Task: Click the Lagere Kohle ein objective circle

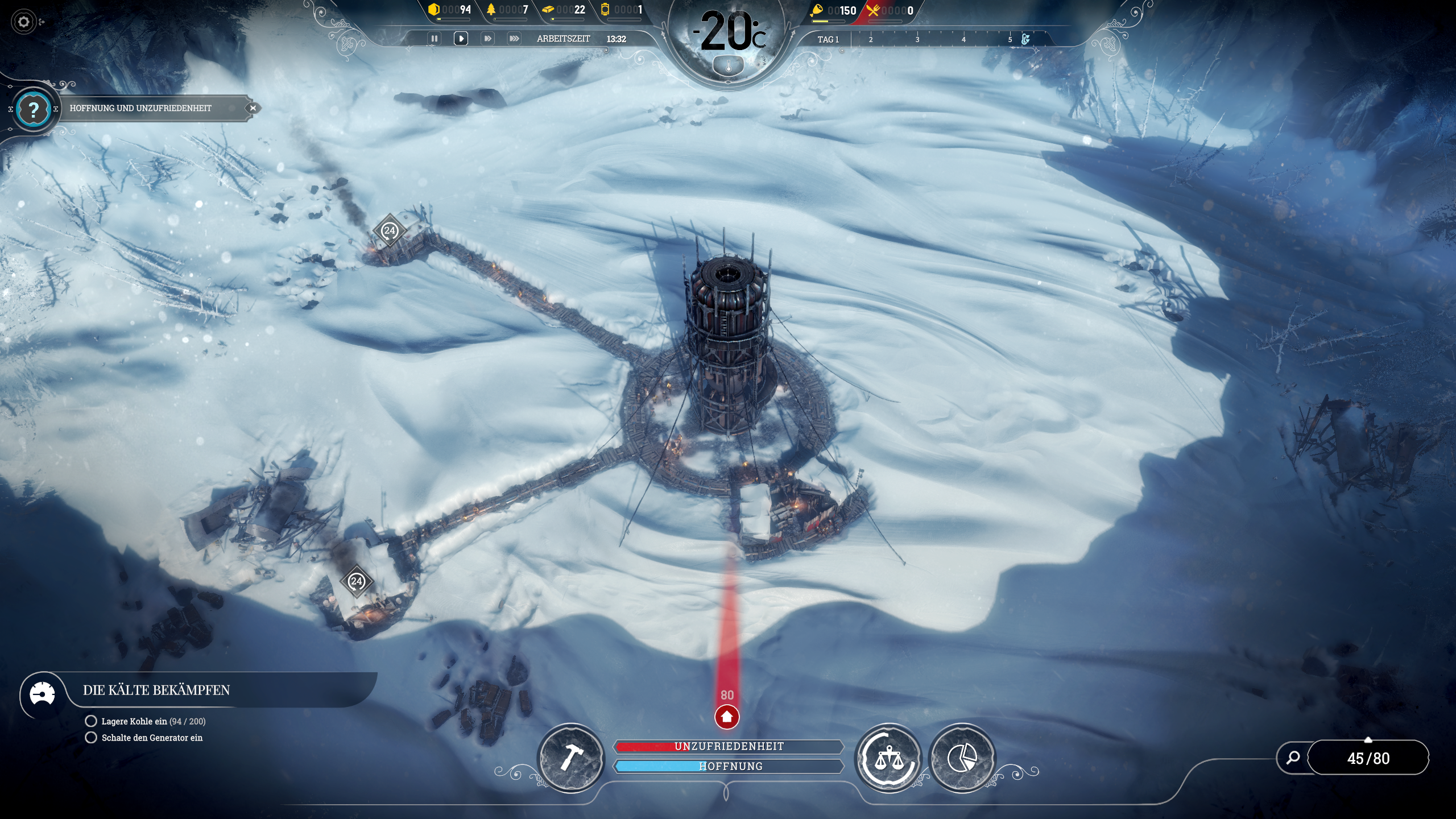Action: [92, 721]
